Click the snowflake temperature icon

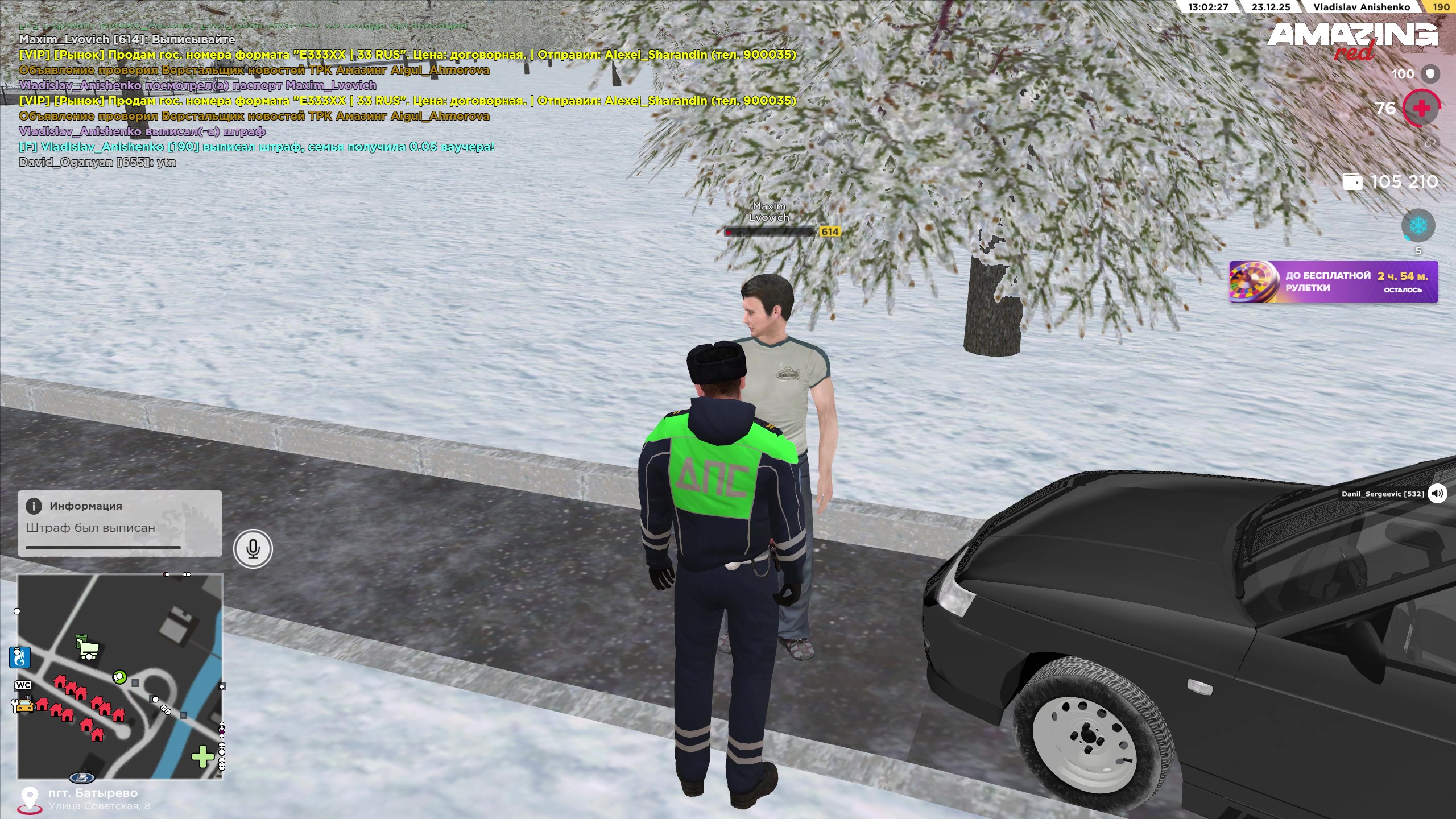1418,226
